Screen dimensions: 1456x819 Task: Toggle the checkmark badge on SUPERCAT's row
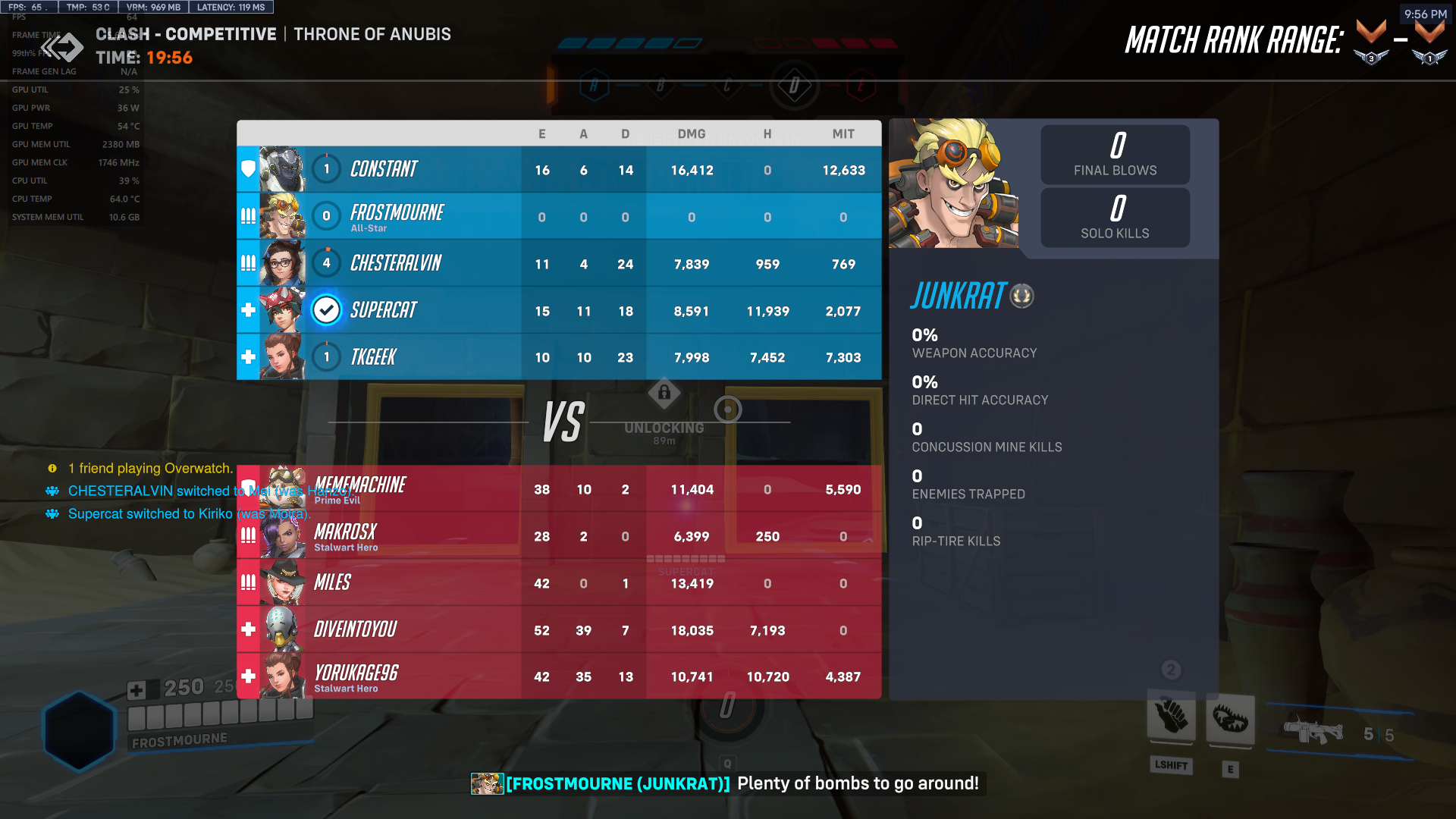326,309
